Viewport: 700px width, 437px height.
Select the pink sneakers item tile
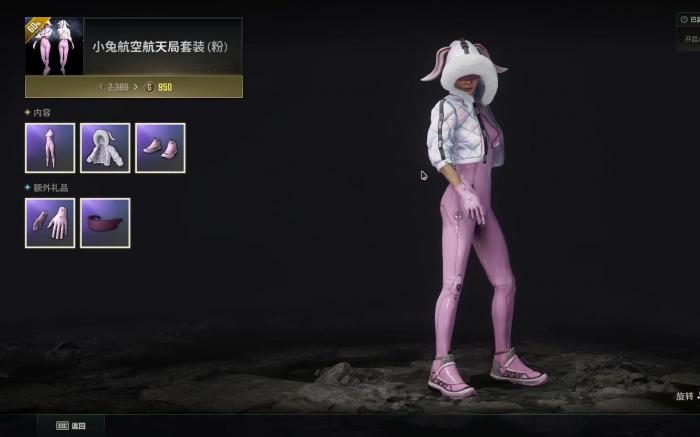(x=160, y=148)
